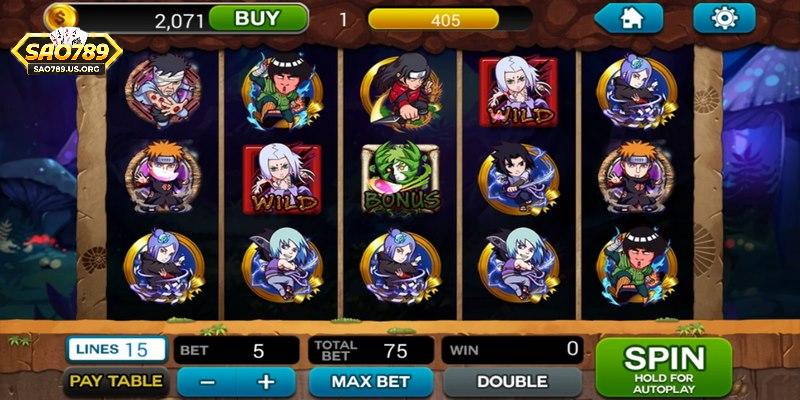Hit the green SPIN button
Image resolution: width=800 pixels, height=400 pixels.
(663, 366)
